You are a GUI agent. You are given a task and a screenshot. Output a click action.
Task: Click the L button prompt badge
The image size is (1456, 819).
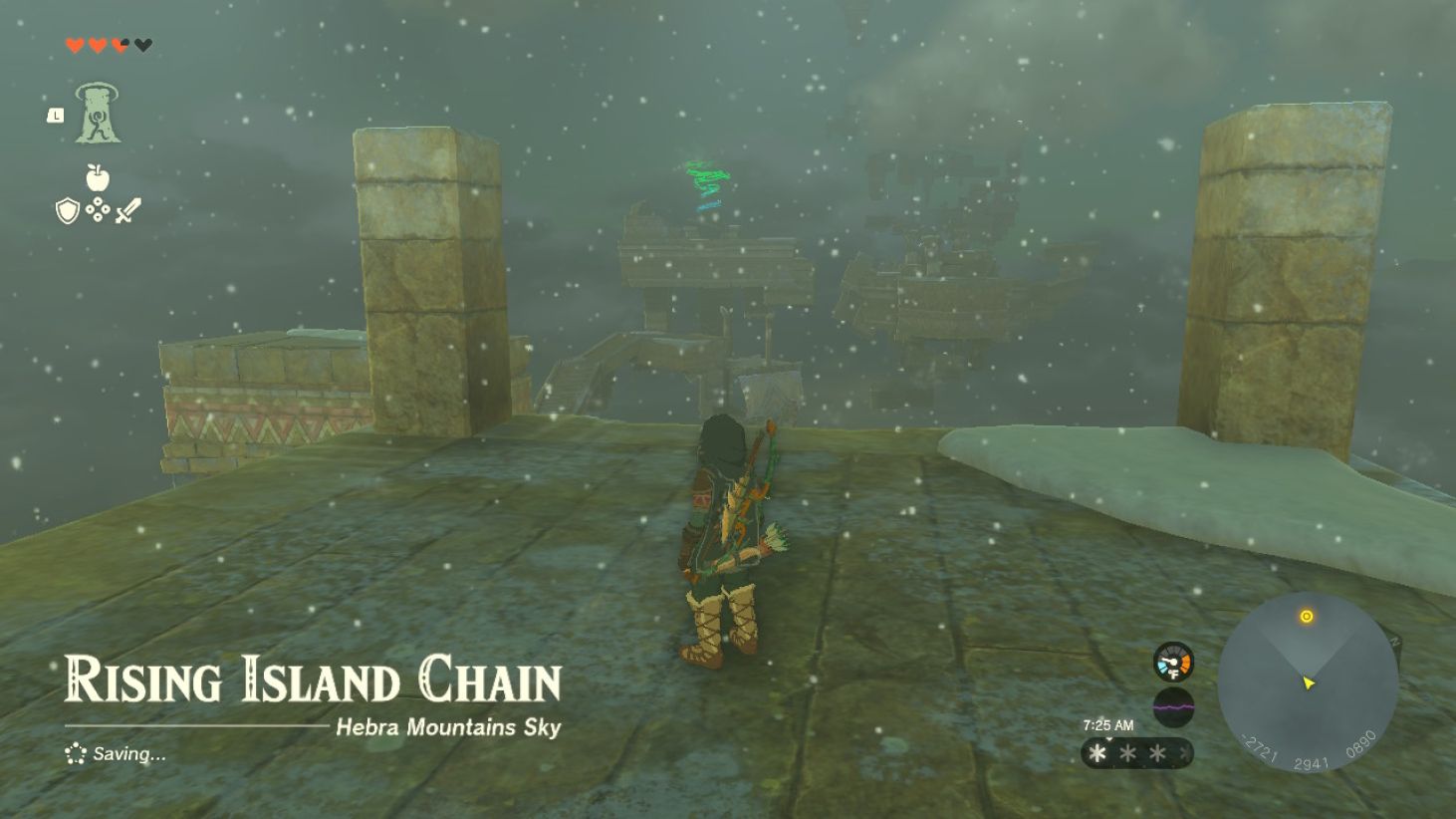pyautogui.click(x=57, y=115)
